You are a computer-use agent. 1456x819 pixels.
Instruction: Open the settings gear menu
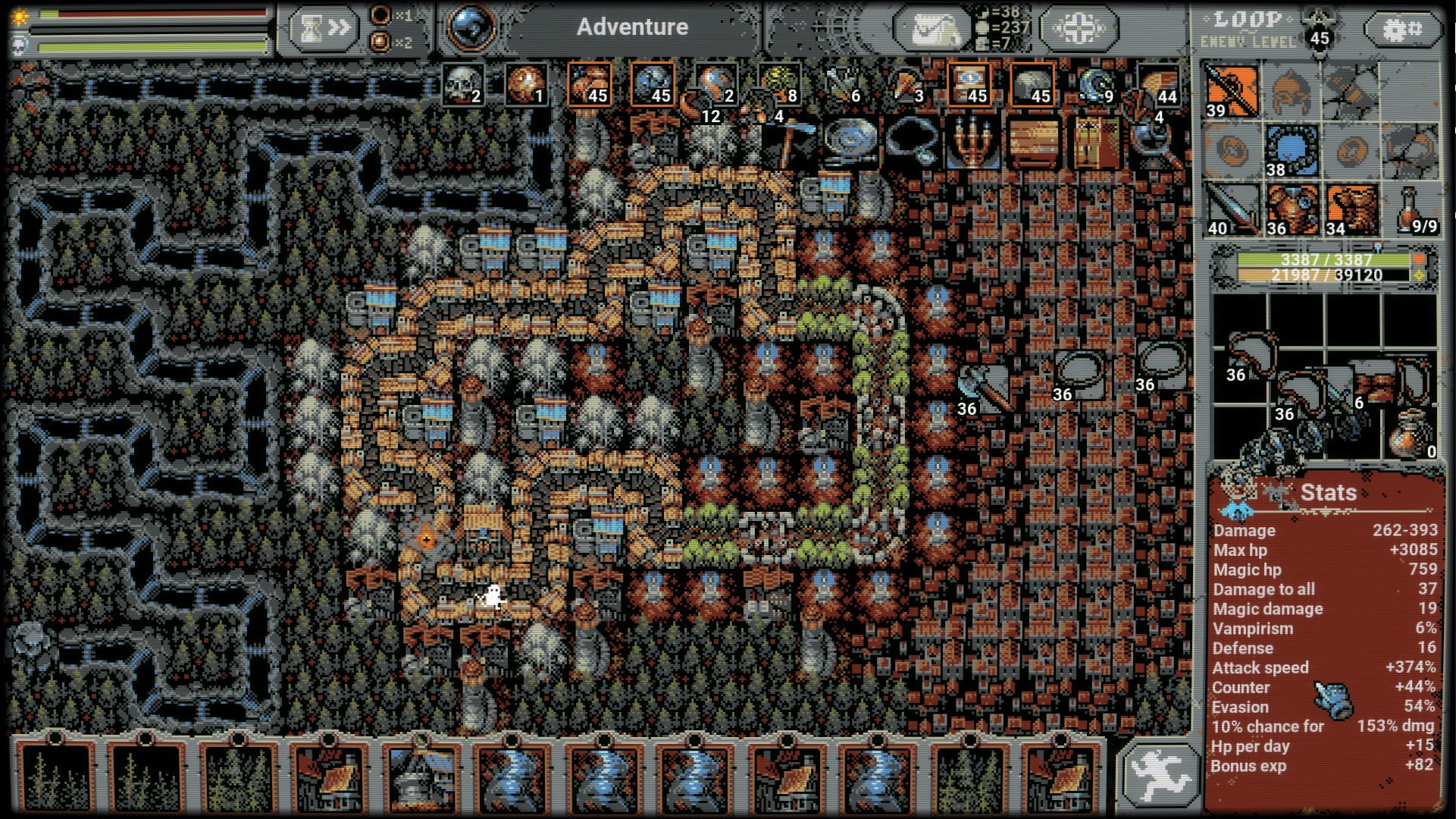[x=1403, y=29]
